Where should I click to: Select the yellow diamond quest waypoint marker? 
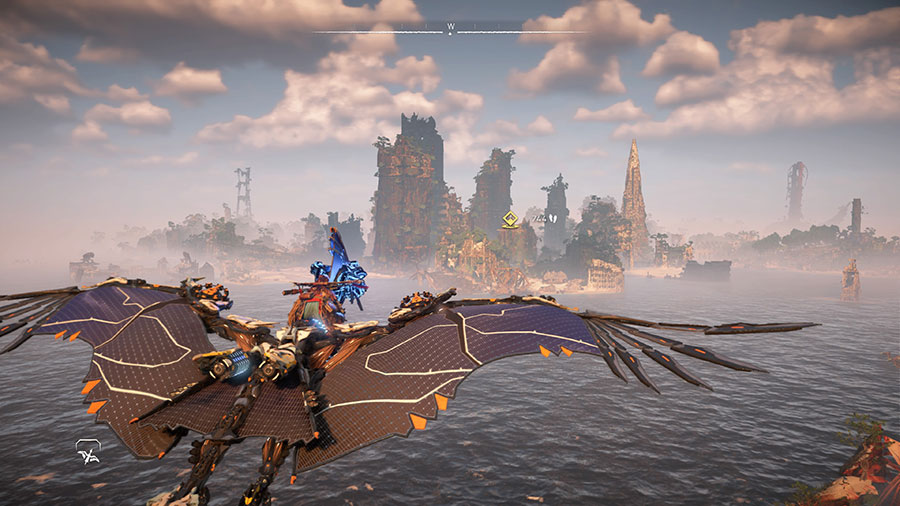pos(509,219)
